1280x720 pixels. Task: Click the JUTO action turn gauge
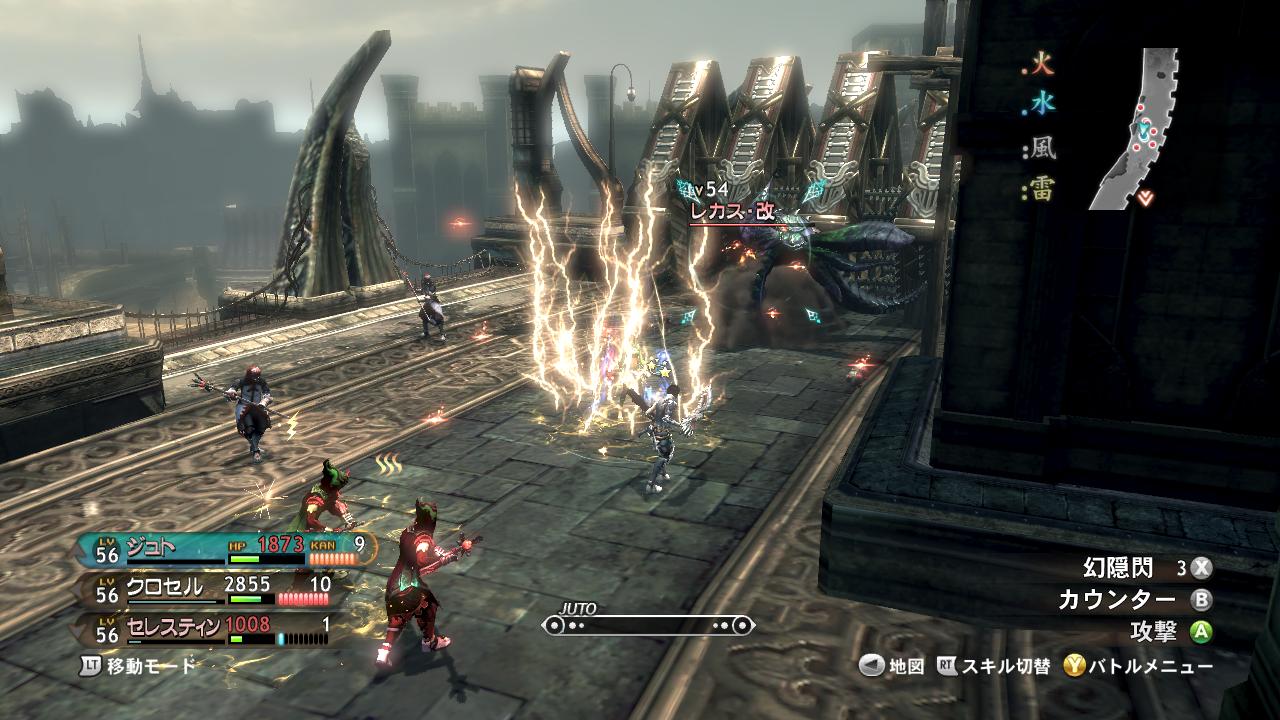click(648, 625)
